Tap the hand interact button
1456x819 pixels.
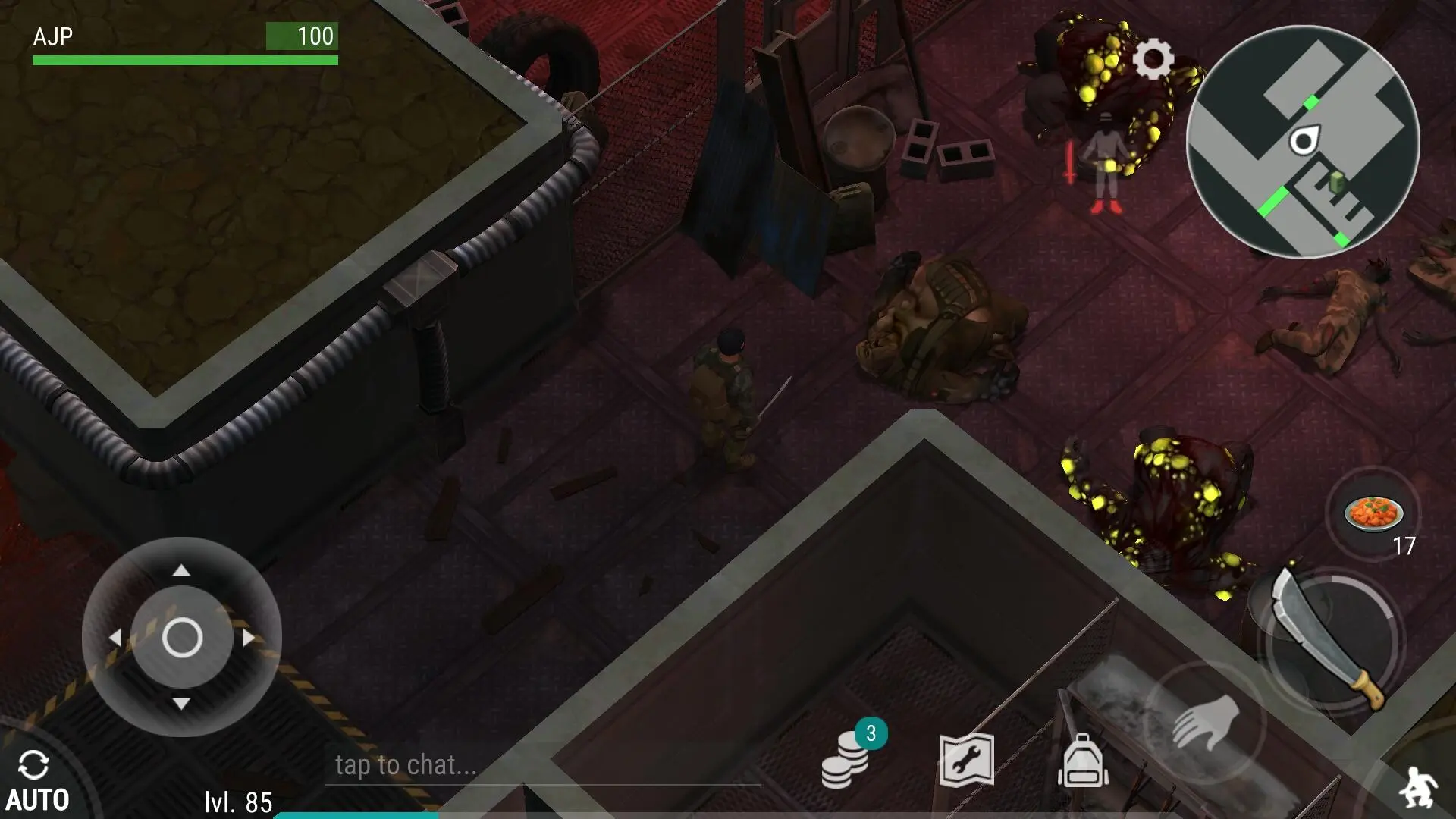click(1205, 721)
